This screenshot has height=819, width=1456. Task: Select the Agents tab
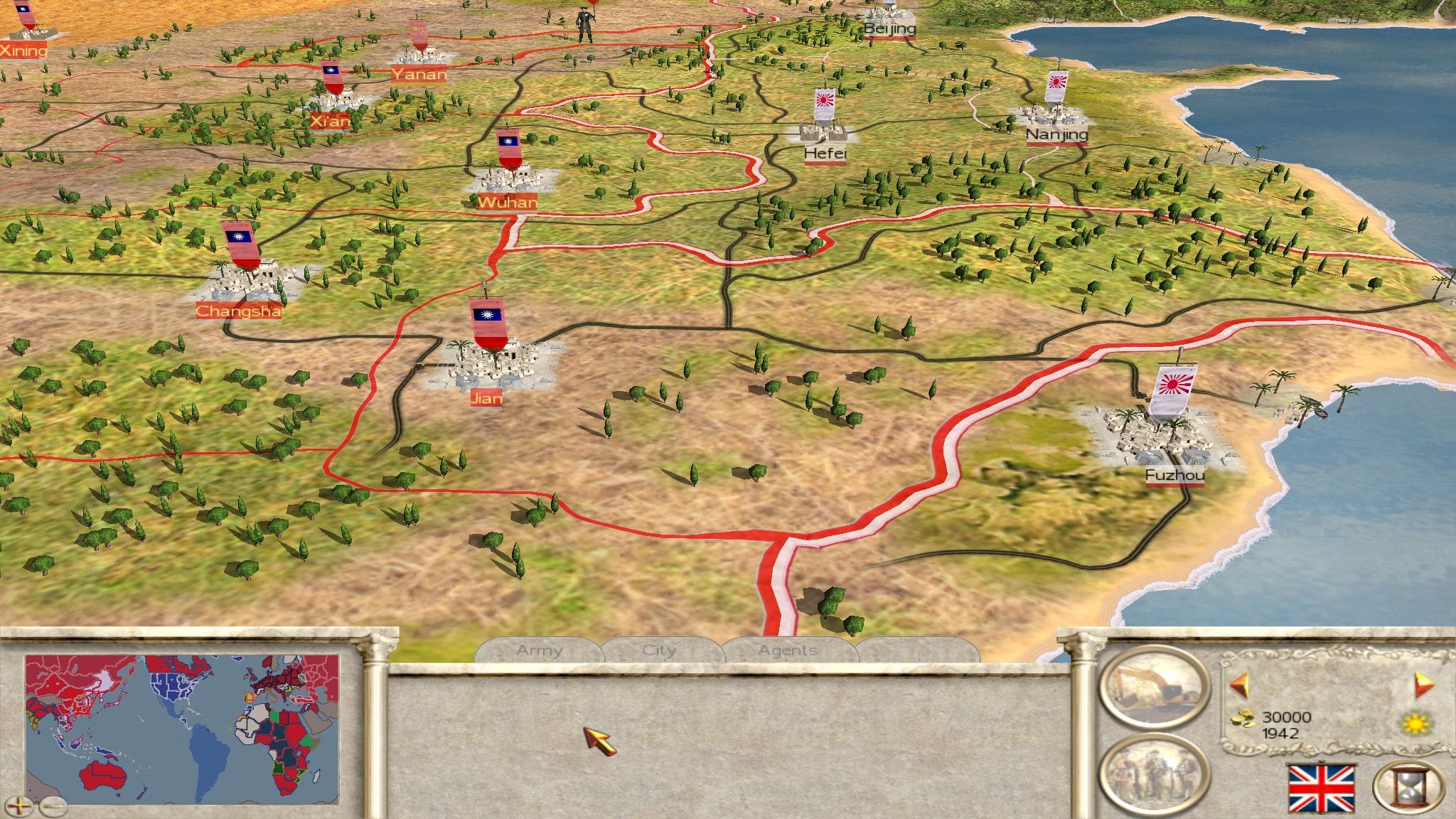tap(787, 651)
